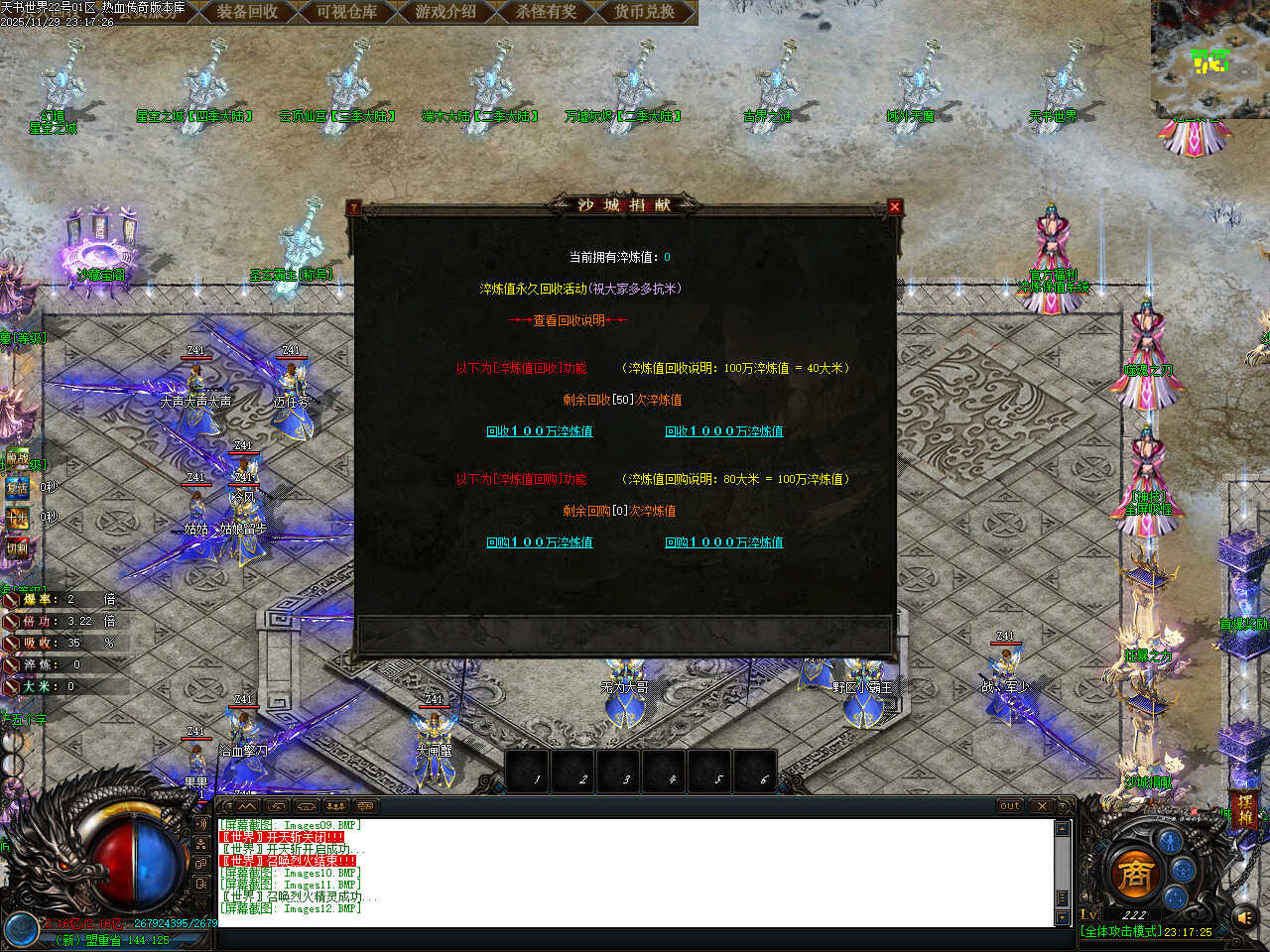Viewport: 1270px width, 952px height.
Task: Toggle the sound speaker icon
Action: tap(1244, 918)
